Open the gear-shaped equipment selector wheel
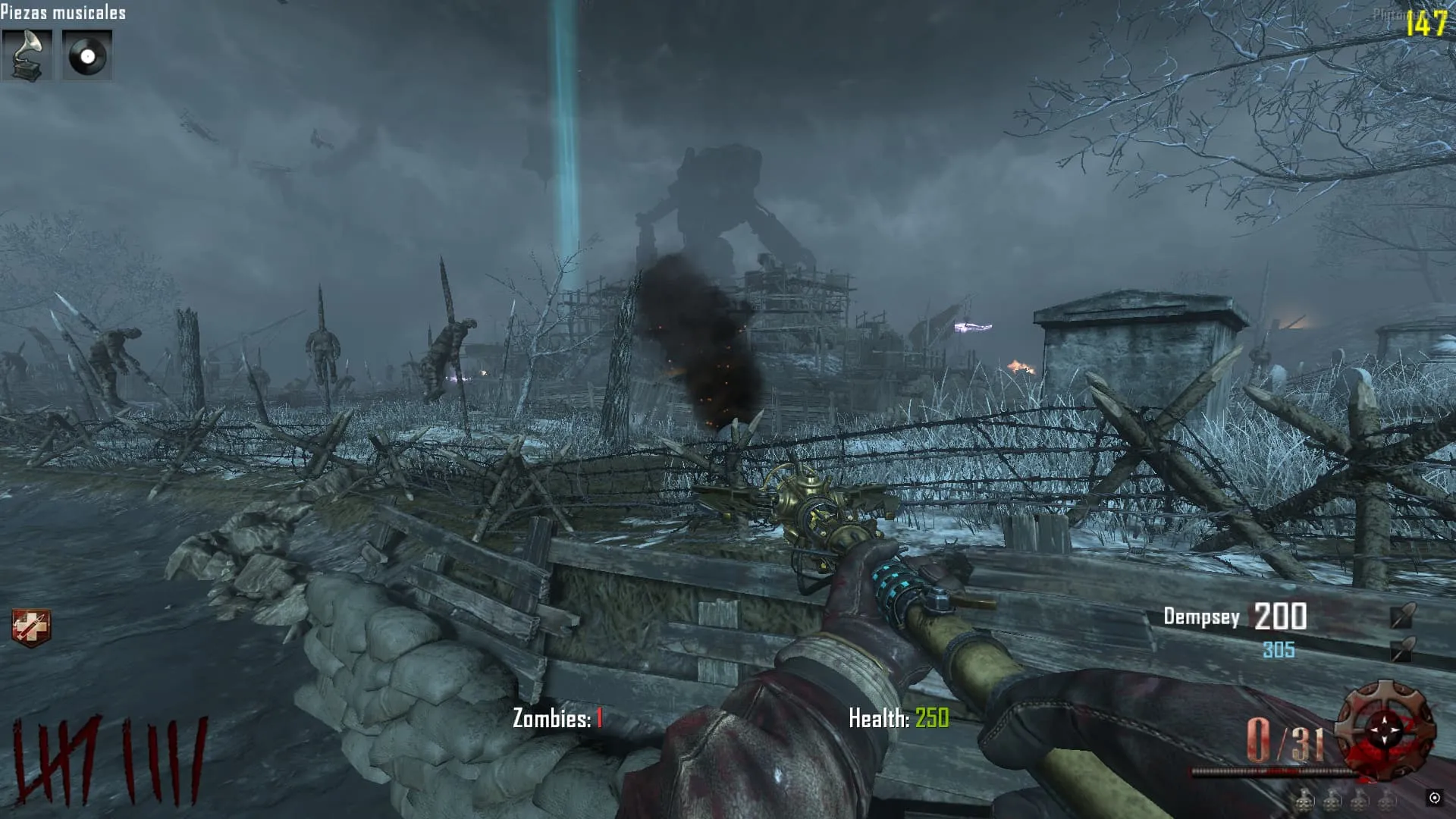The height and width of the screenshot is (819, 1456). (x=1385, y=730)
